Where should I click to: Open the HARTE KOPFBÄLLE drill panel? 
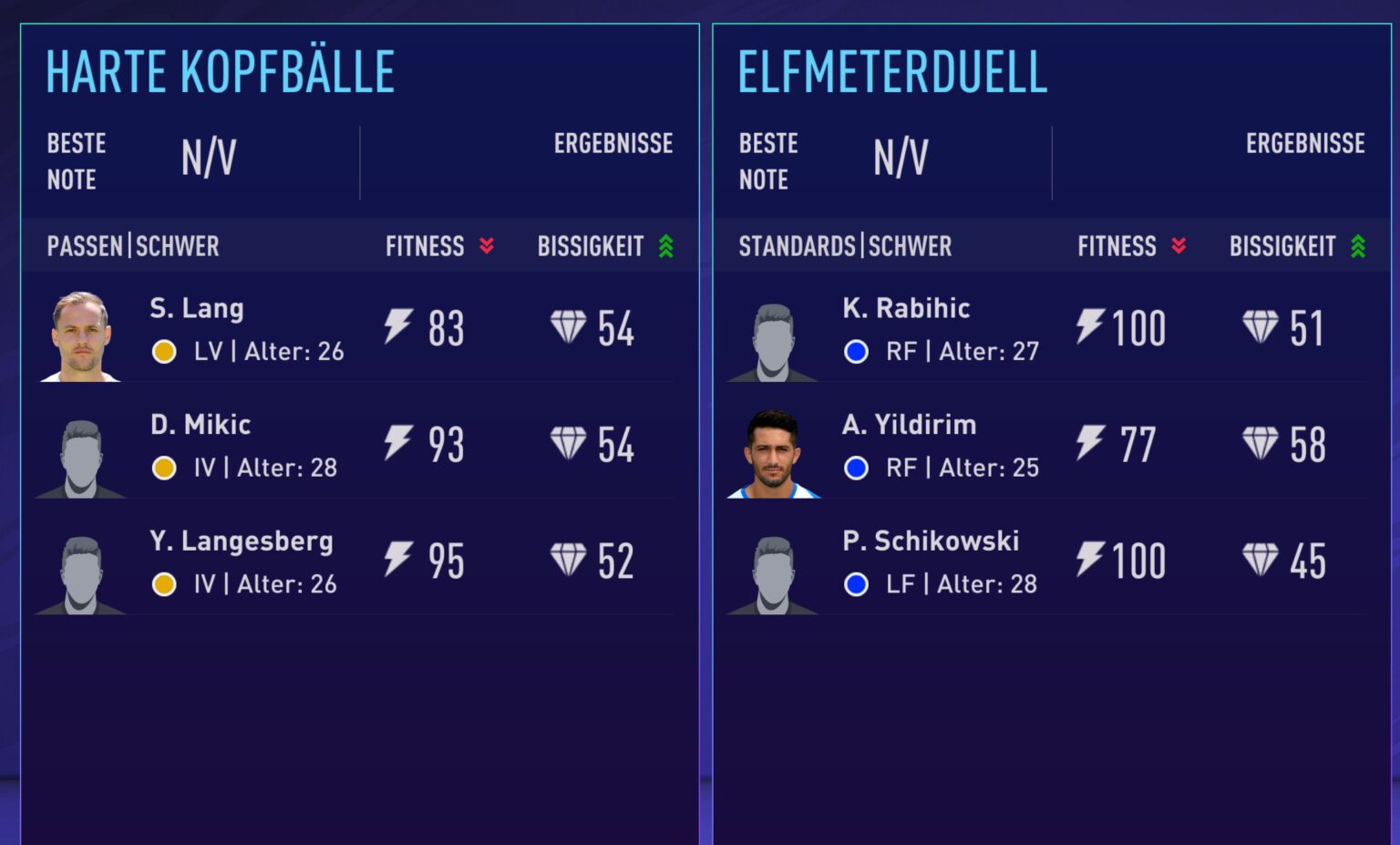pos(220,71)
